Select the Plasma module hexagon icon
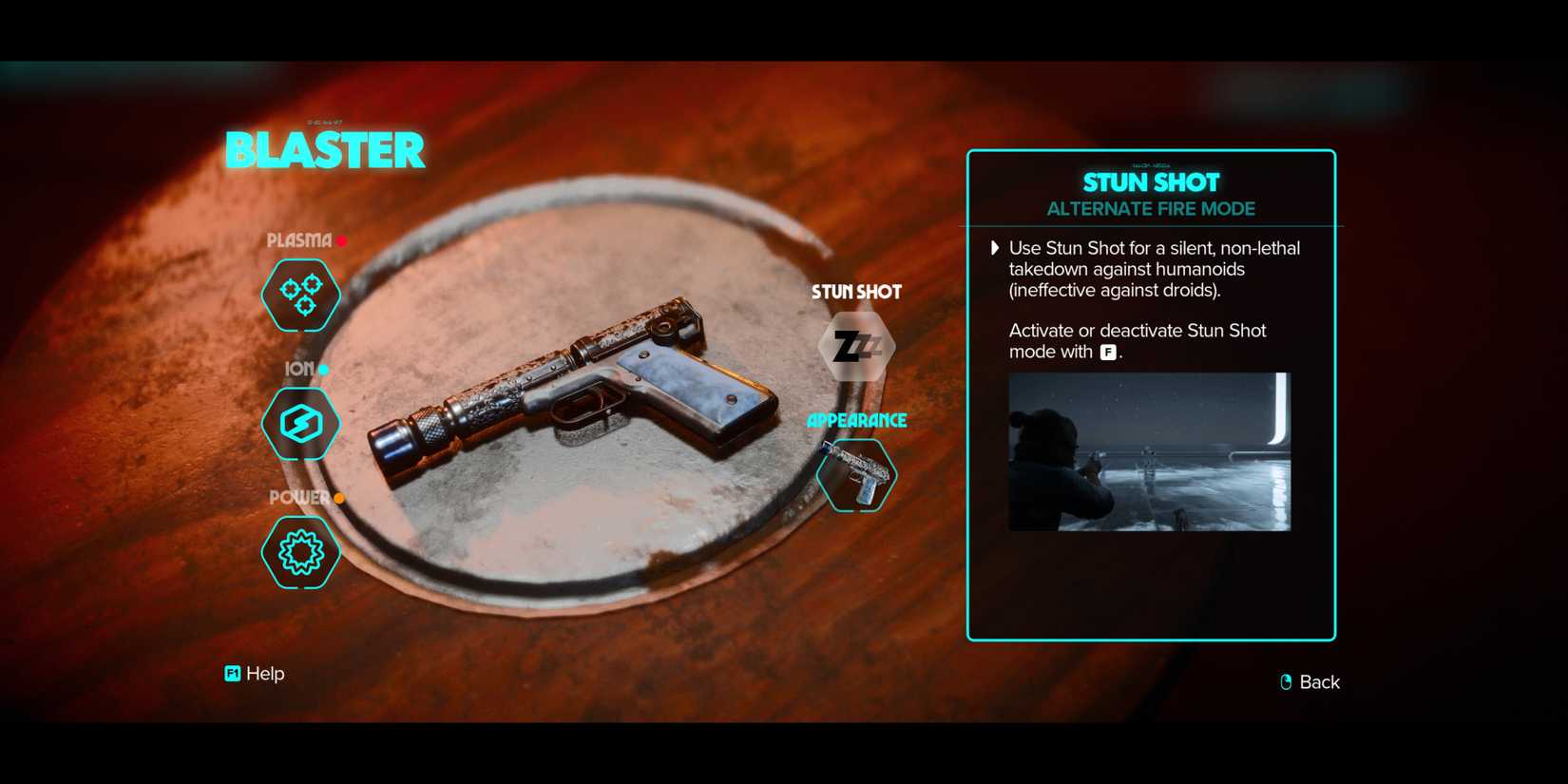Image resolution: width=1568 pixels, height=784 pixels. click(300, 295)
